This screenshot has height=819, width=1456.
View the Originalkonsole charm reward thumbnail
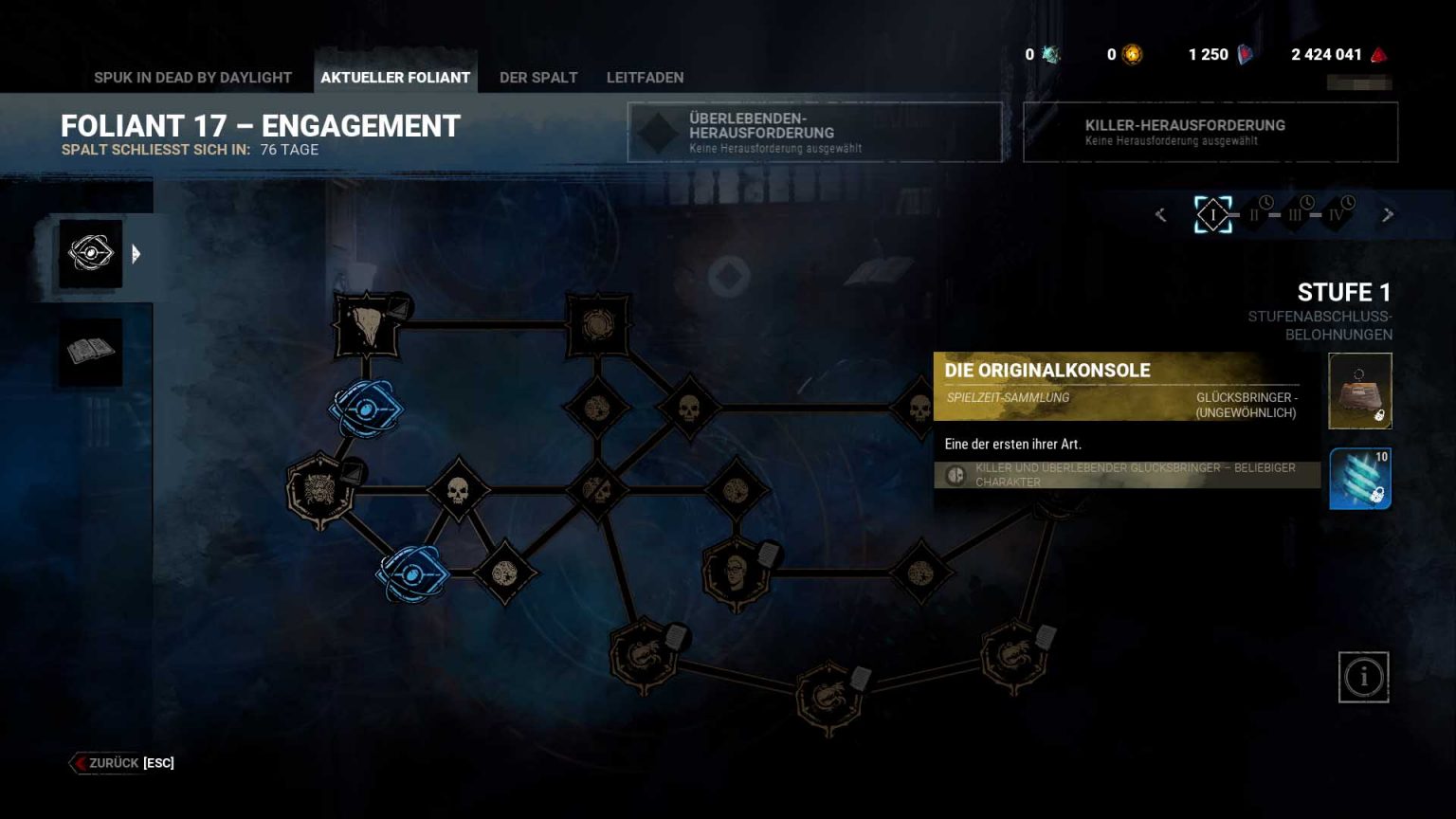pyautogui.click(x=1360, y=391)
